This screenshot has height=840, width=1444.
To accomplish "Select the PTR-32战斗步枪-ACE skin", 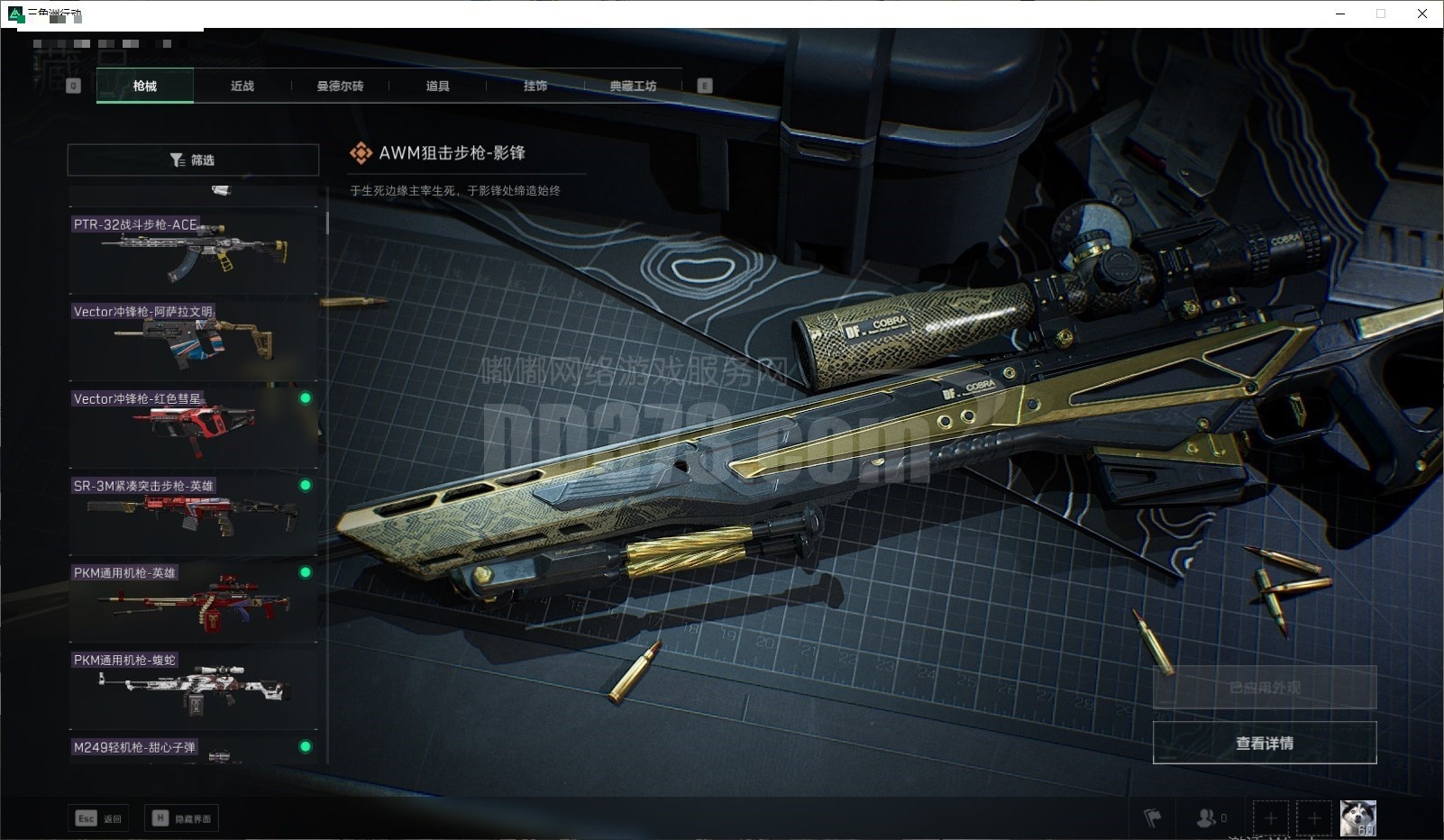I will [x=193, y=251].
